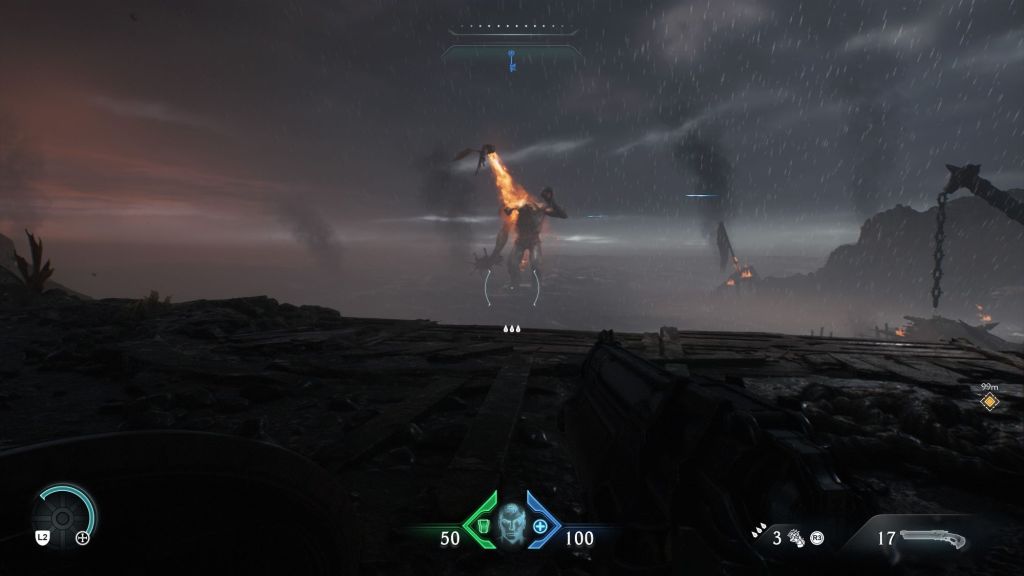Use the blue health plus icon

(x=541, y=526)
